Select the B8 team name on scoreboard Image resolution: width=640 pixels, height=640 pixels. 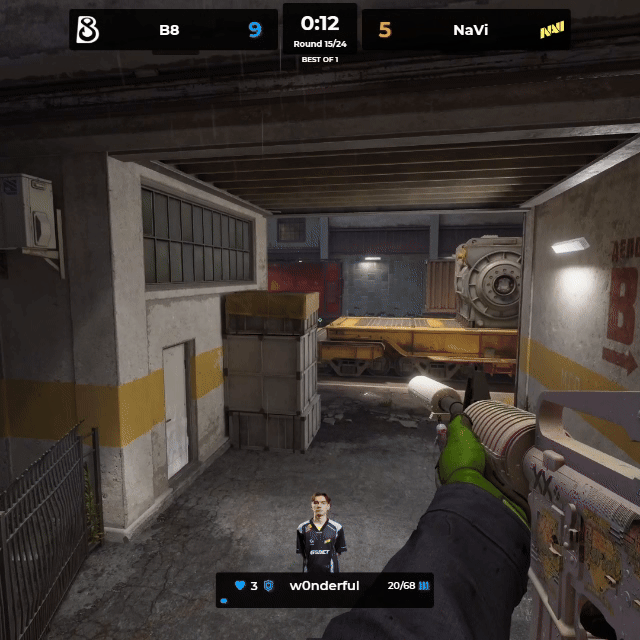(x=169, y=30)
